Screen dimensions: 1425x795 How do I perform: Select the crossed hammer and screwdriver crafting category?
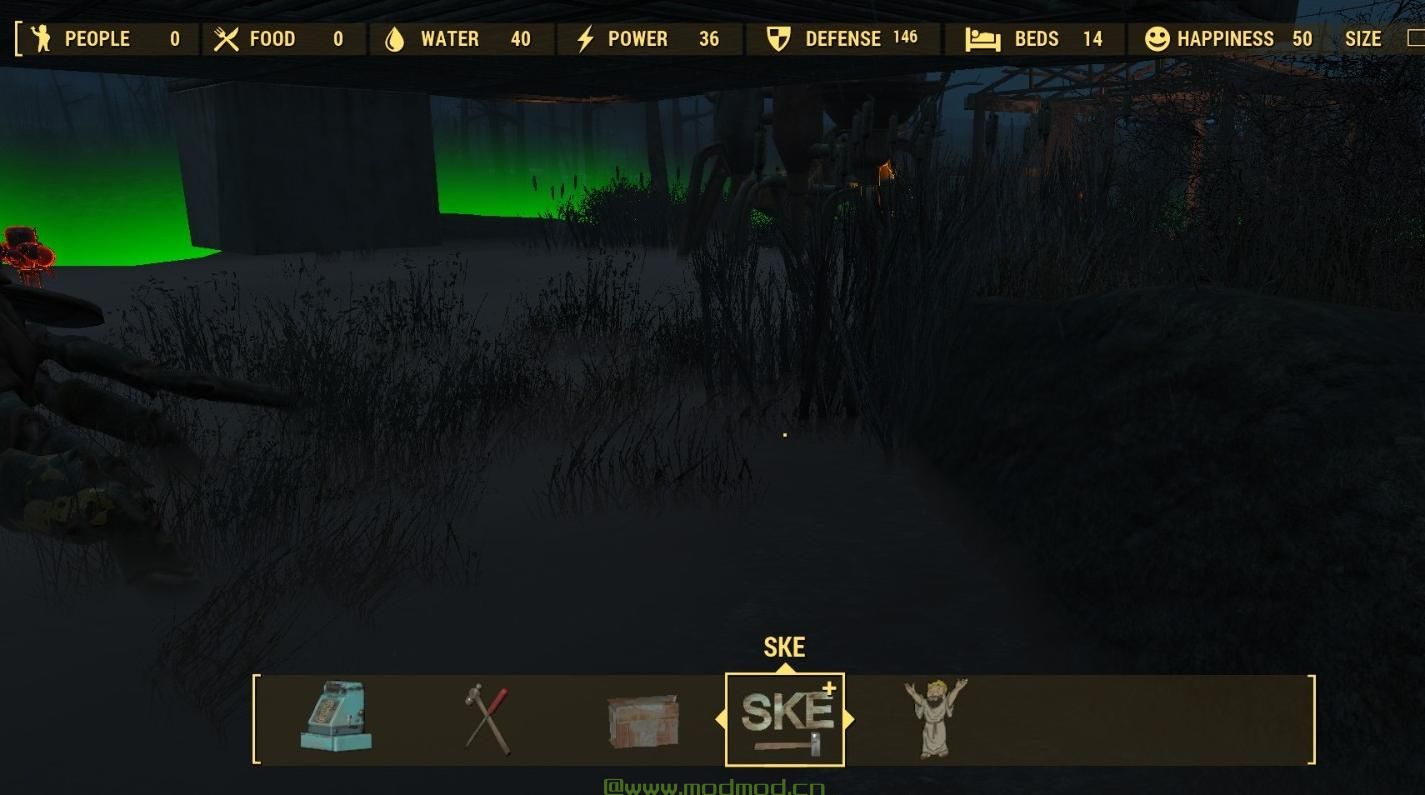(486, 716)
